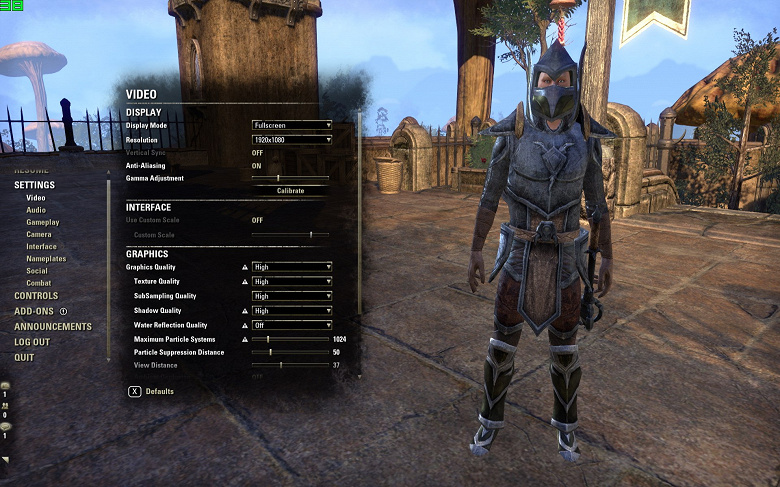This screenshot has height=487, width=780.
Task: Show the Announcements
Action: tap(53, 327)
